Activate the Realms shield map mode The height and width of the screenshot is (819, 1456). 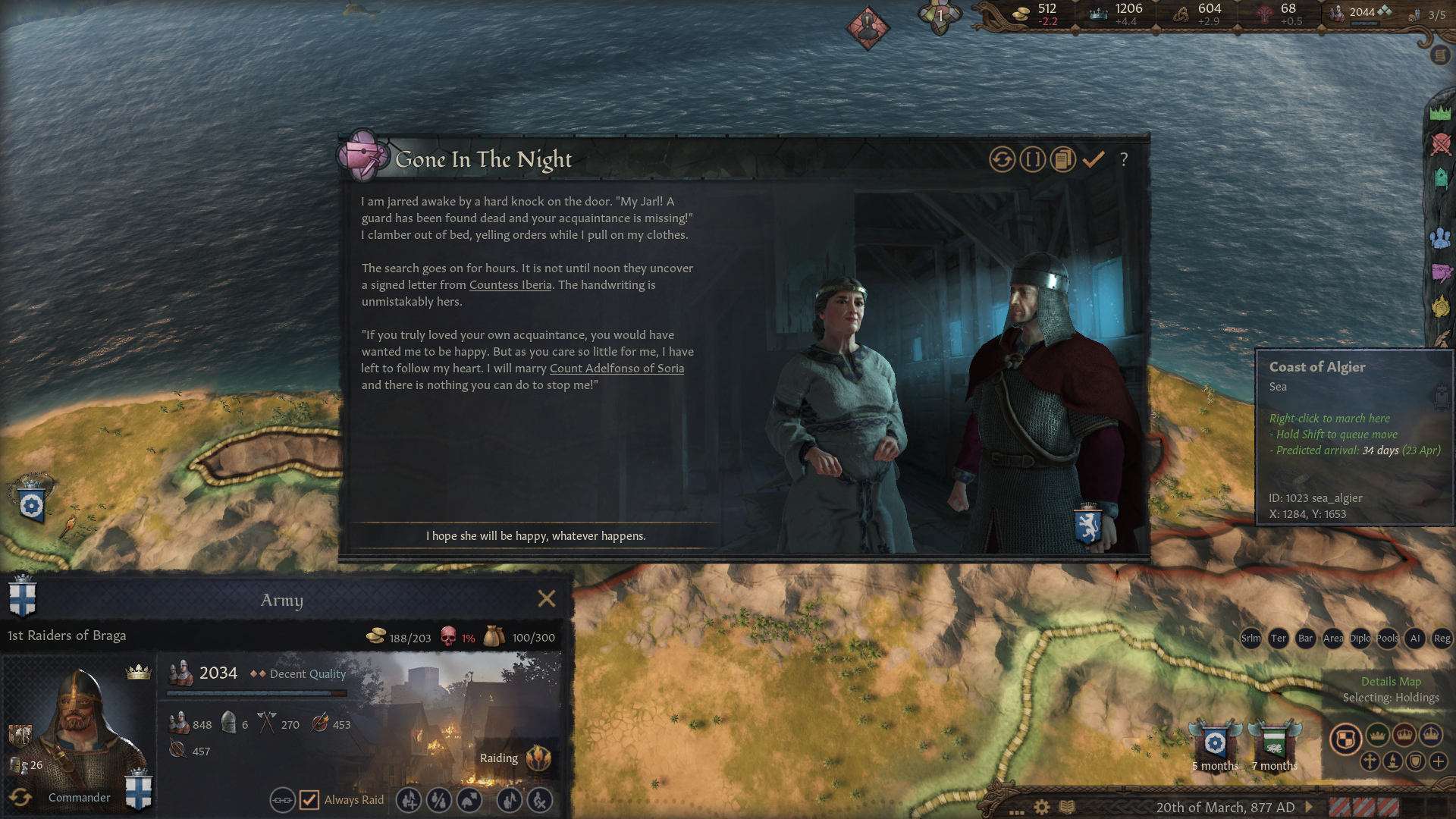1345,739
